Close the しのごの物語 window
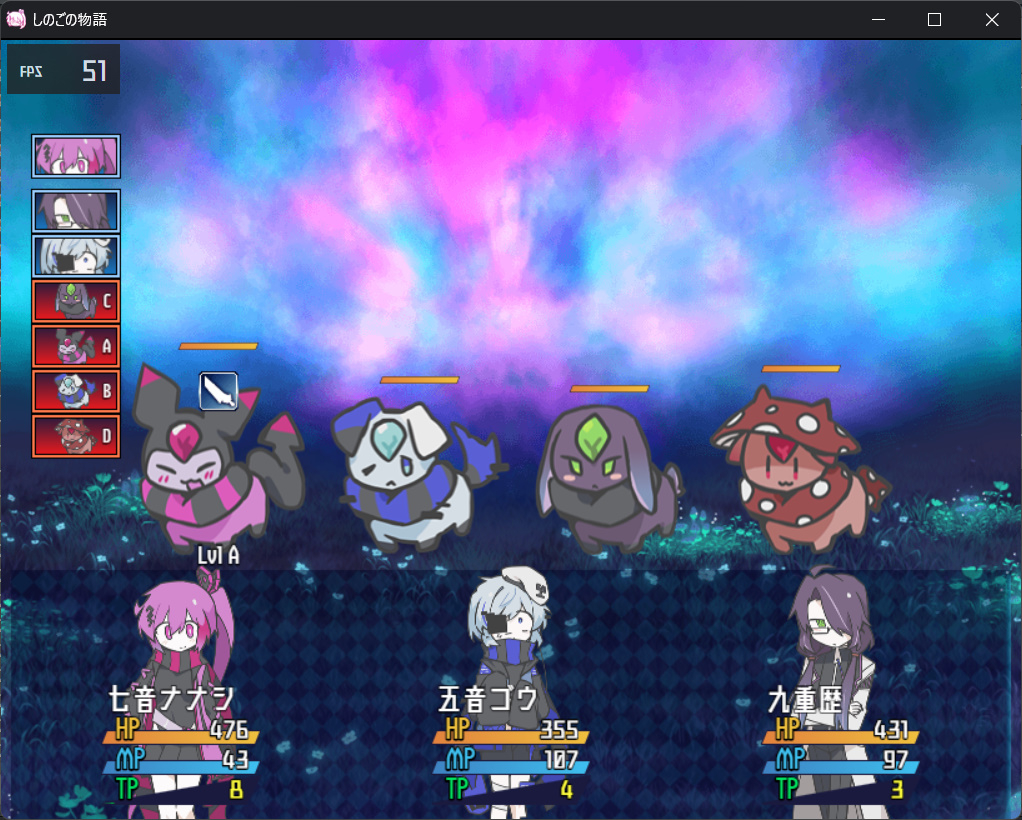The width and height of the screenshot is (1022, 820). pos(992,20)
